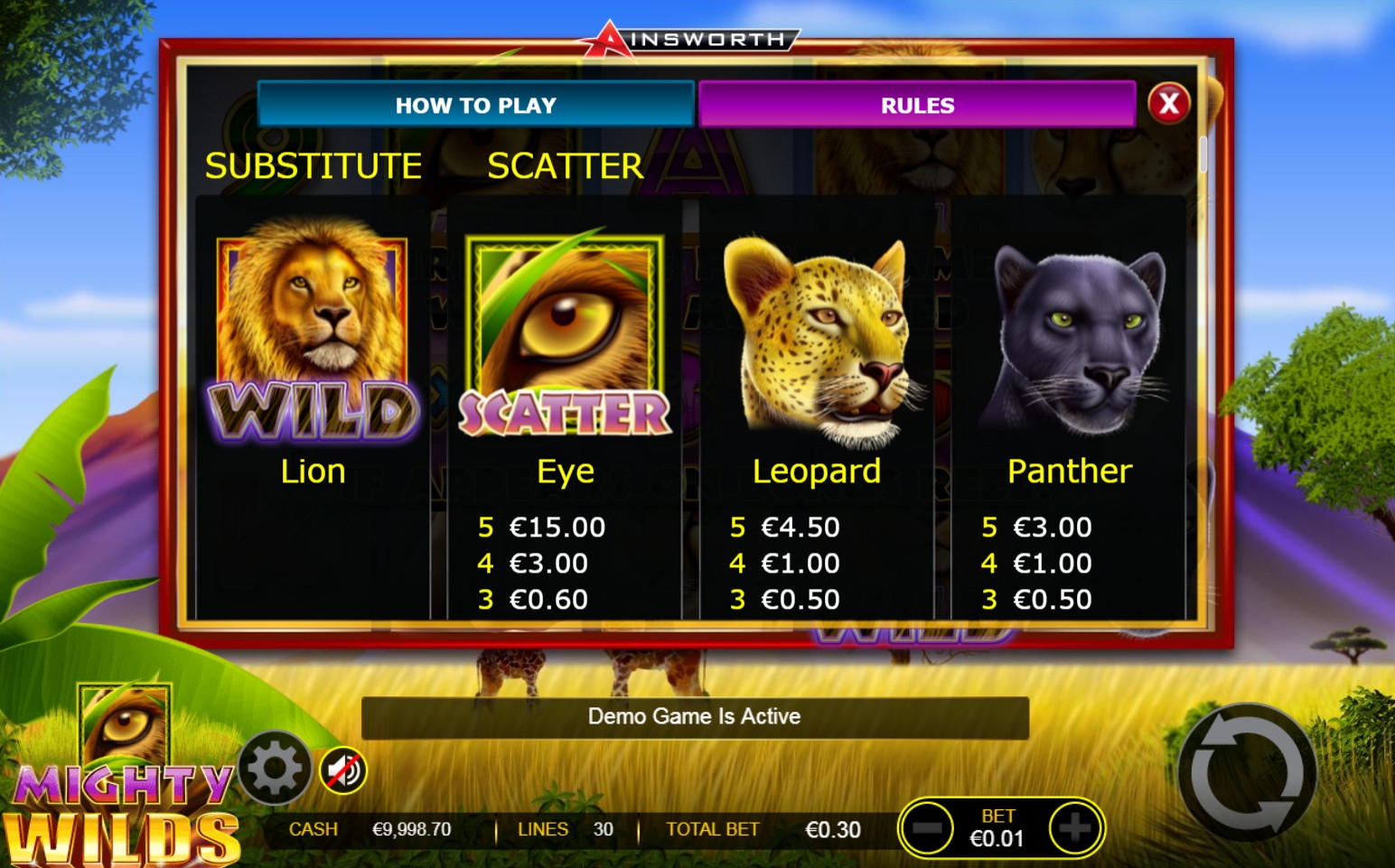Switch to the How To Play tab
The height and width of the screenshot is (868, 1395).
point(475,105)
